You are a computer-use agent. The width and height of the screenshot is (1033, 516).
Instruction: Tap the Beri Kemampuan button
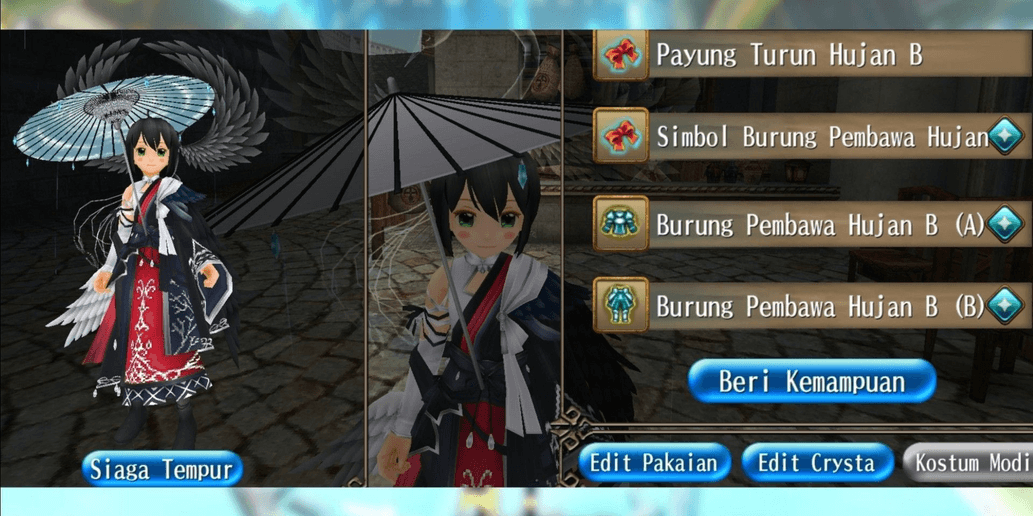[811, 381]
